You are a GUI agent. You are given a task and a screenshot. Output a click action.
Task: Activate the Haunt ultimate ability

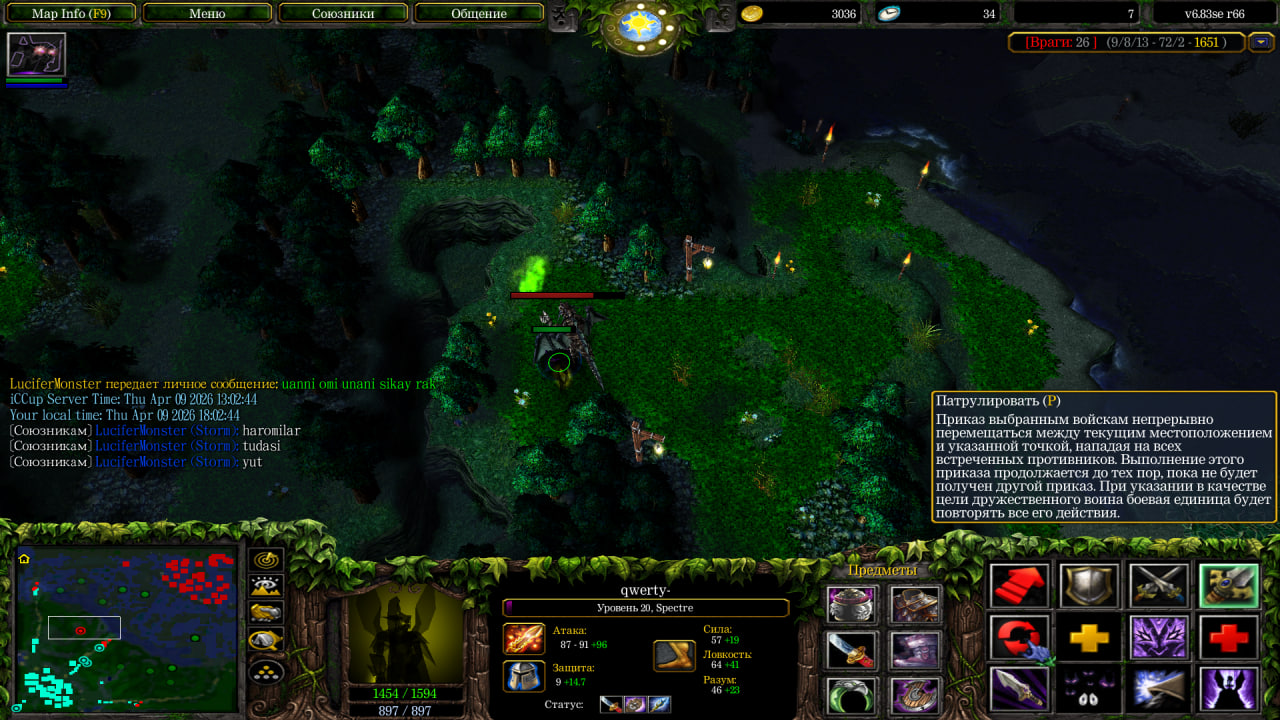(x=1229, y=689)
